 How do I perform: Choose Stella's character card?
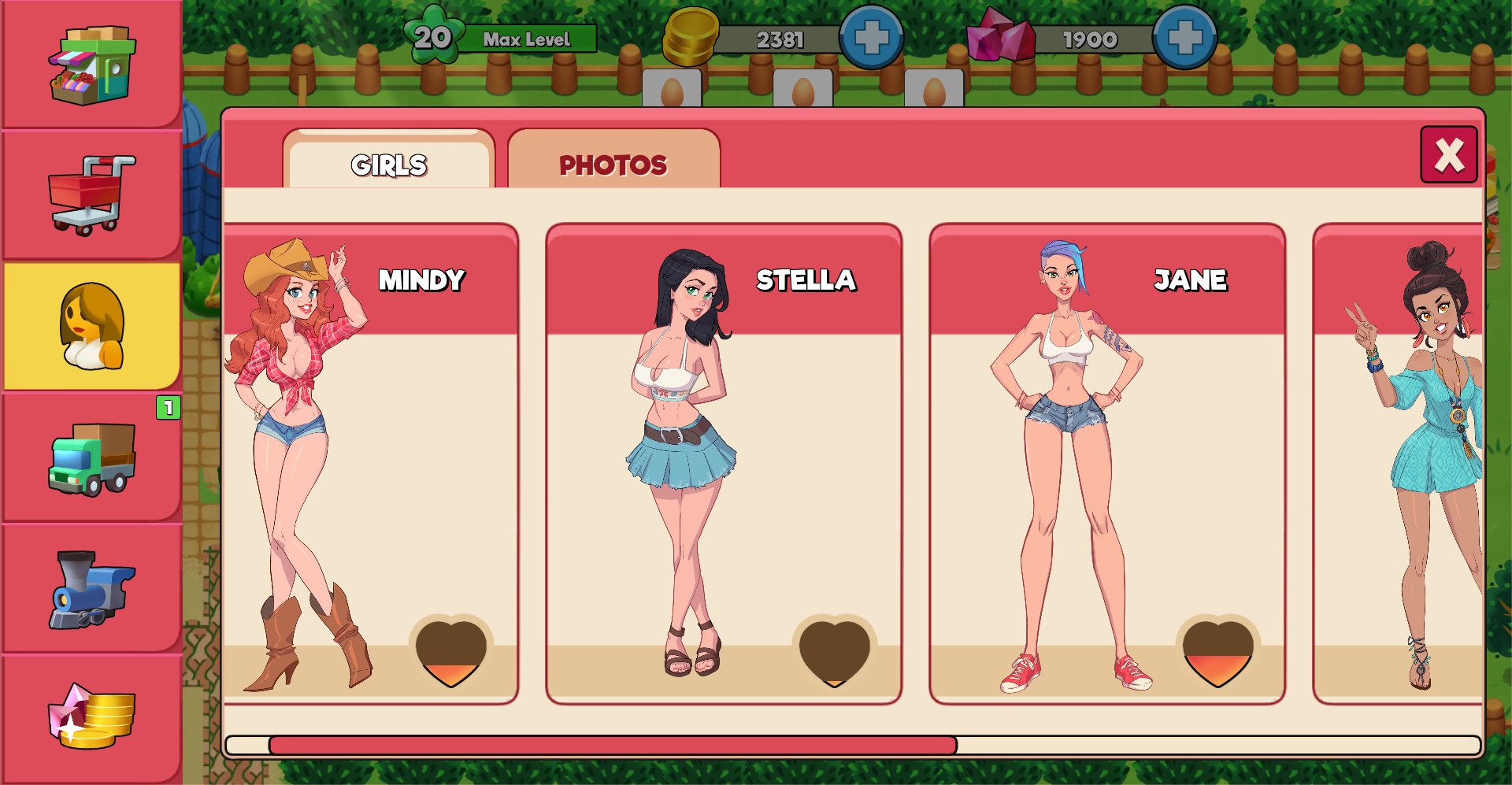click(723, 465)
